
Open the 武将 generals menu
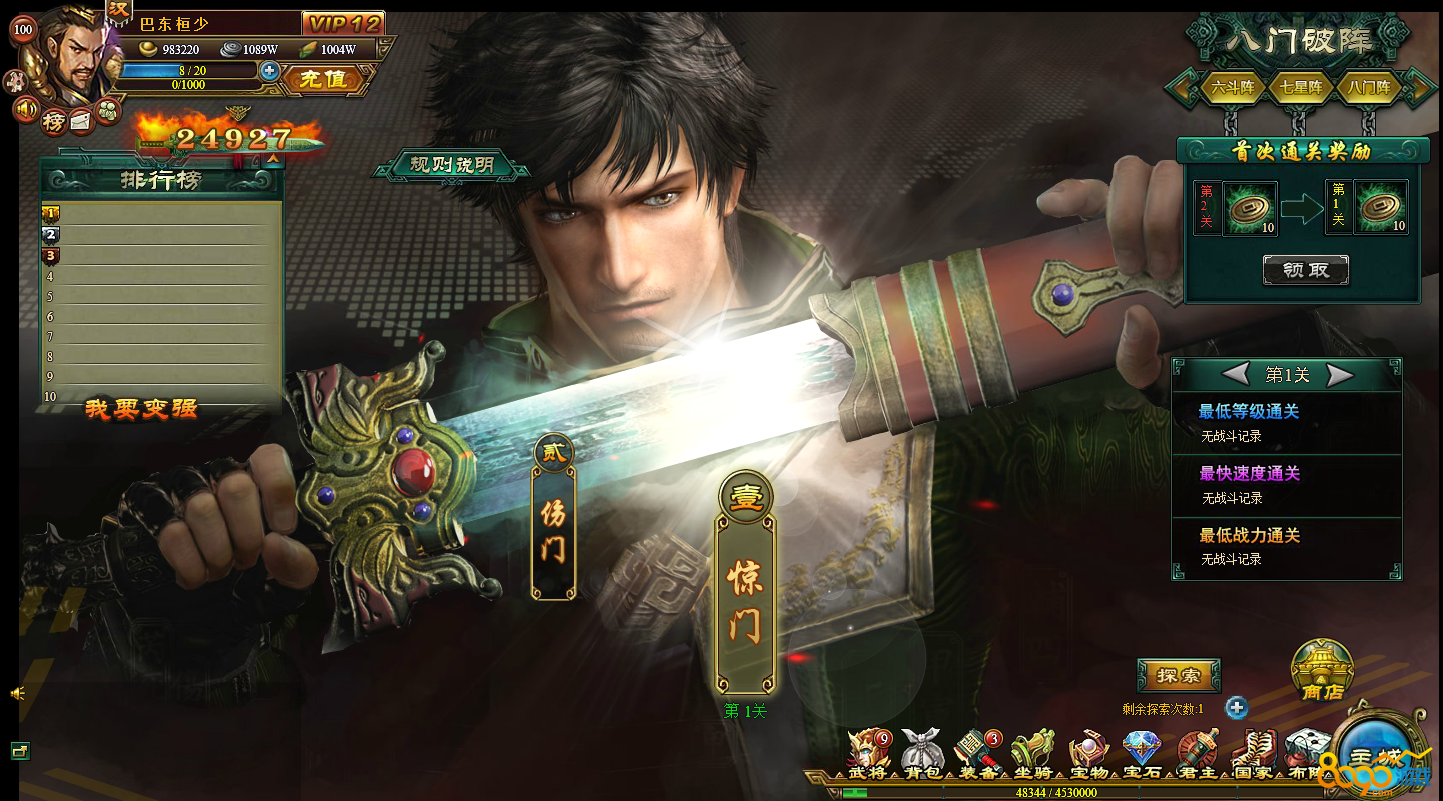click(866, 753)
